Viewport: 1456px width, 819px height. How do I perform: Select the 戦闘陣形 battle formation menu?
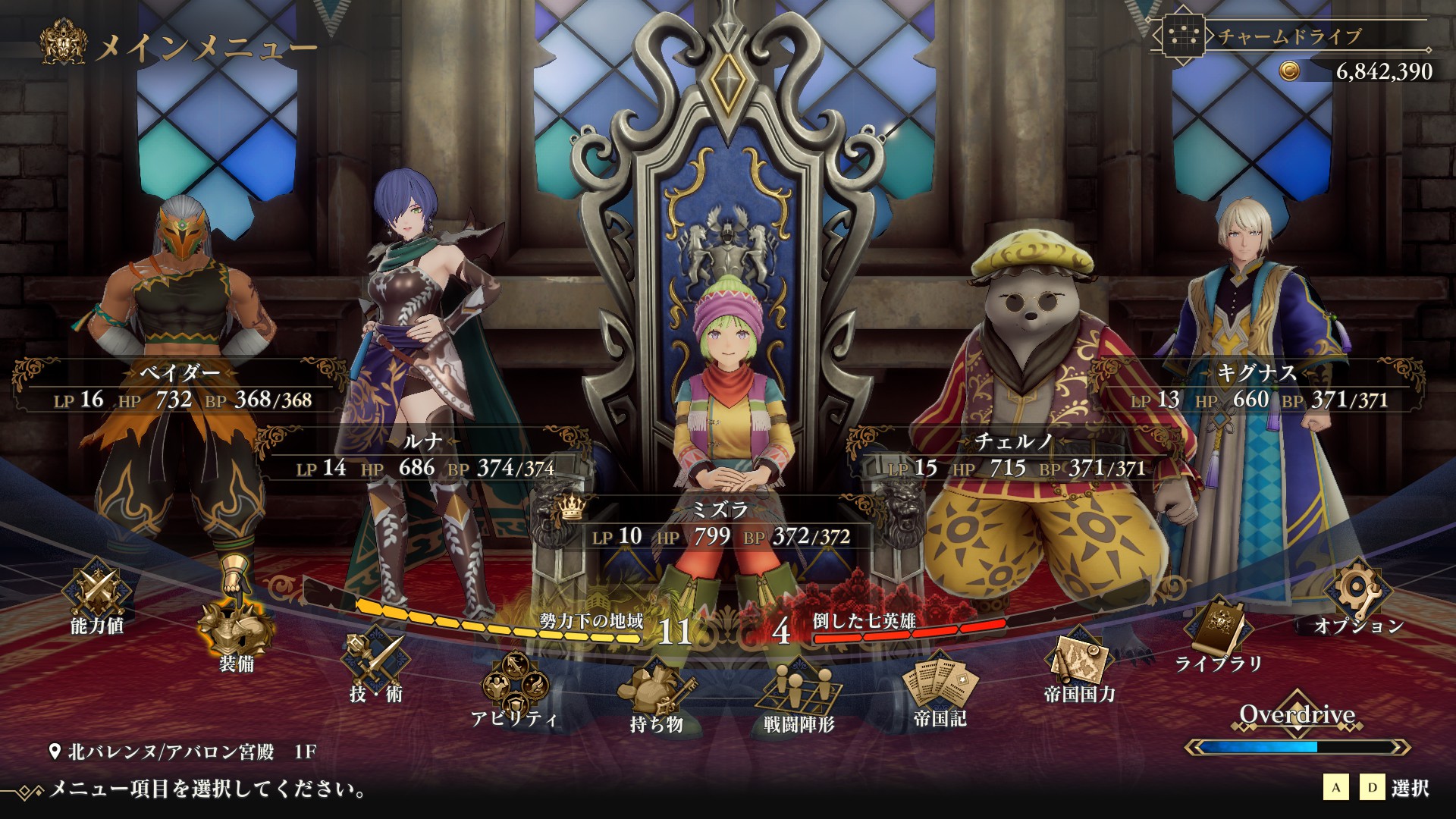click(799, 694)
